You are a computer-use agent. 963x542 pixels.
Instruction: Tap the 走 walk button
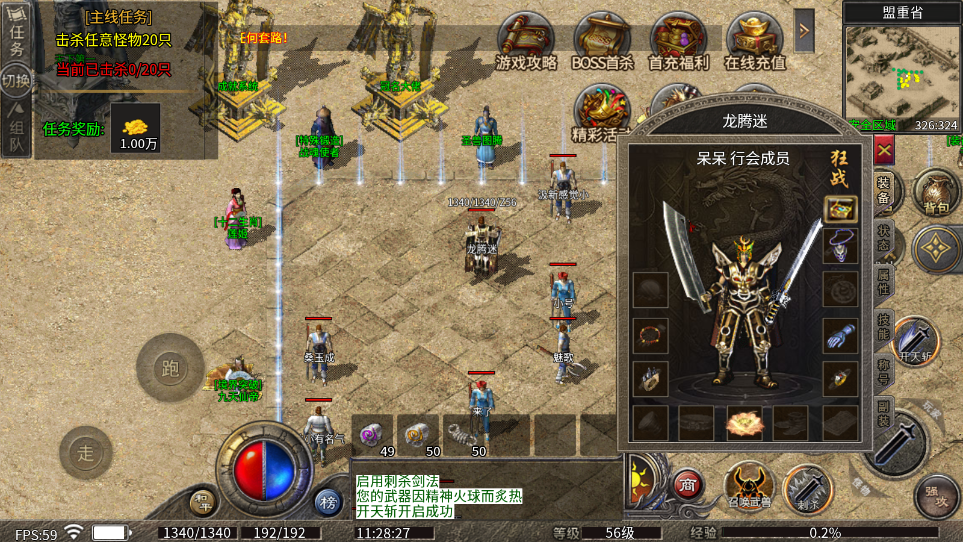[86, 453]
